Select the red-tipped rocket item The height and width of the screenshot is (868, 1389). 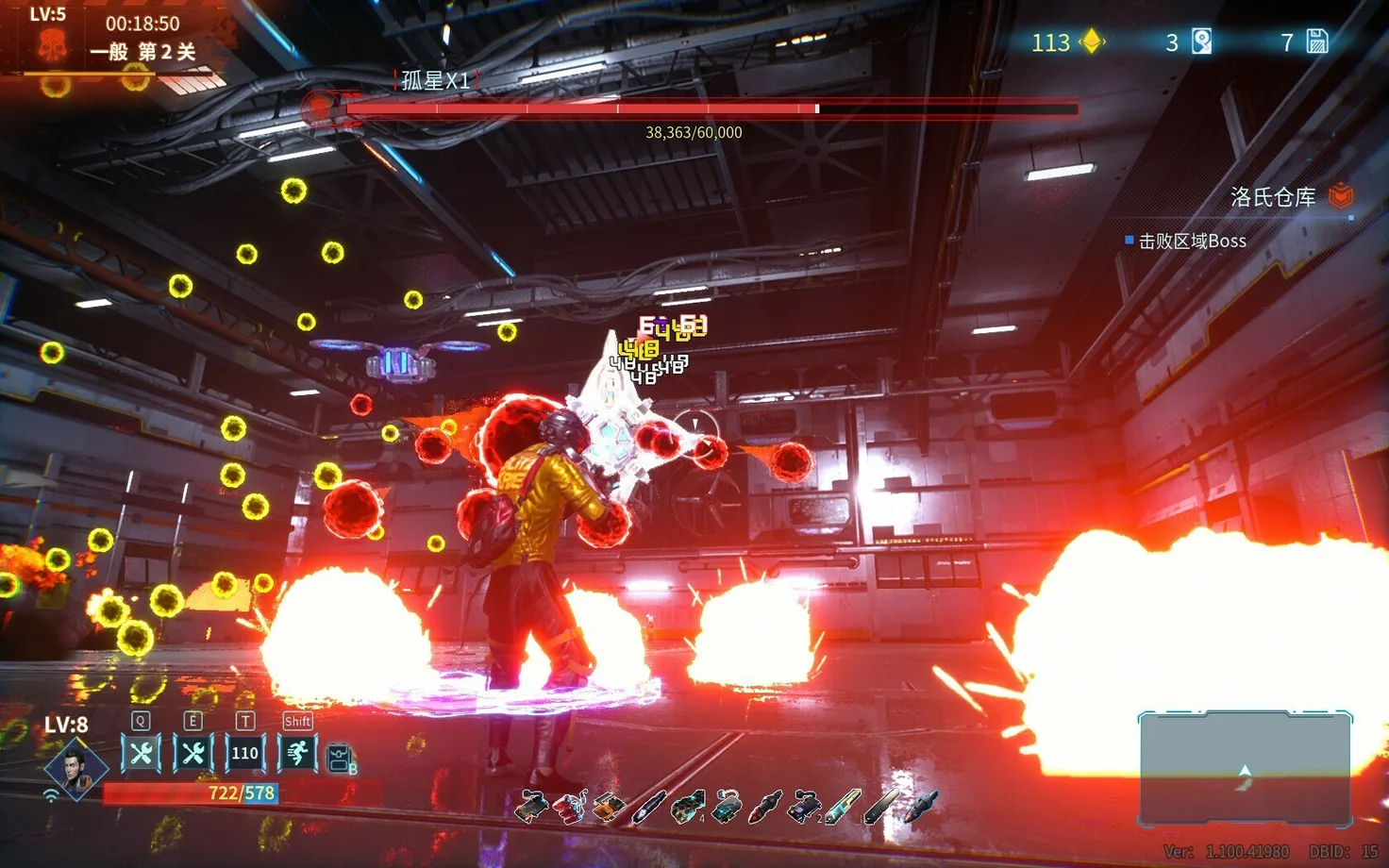coord(765,807)
